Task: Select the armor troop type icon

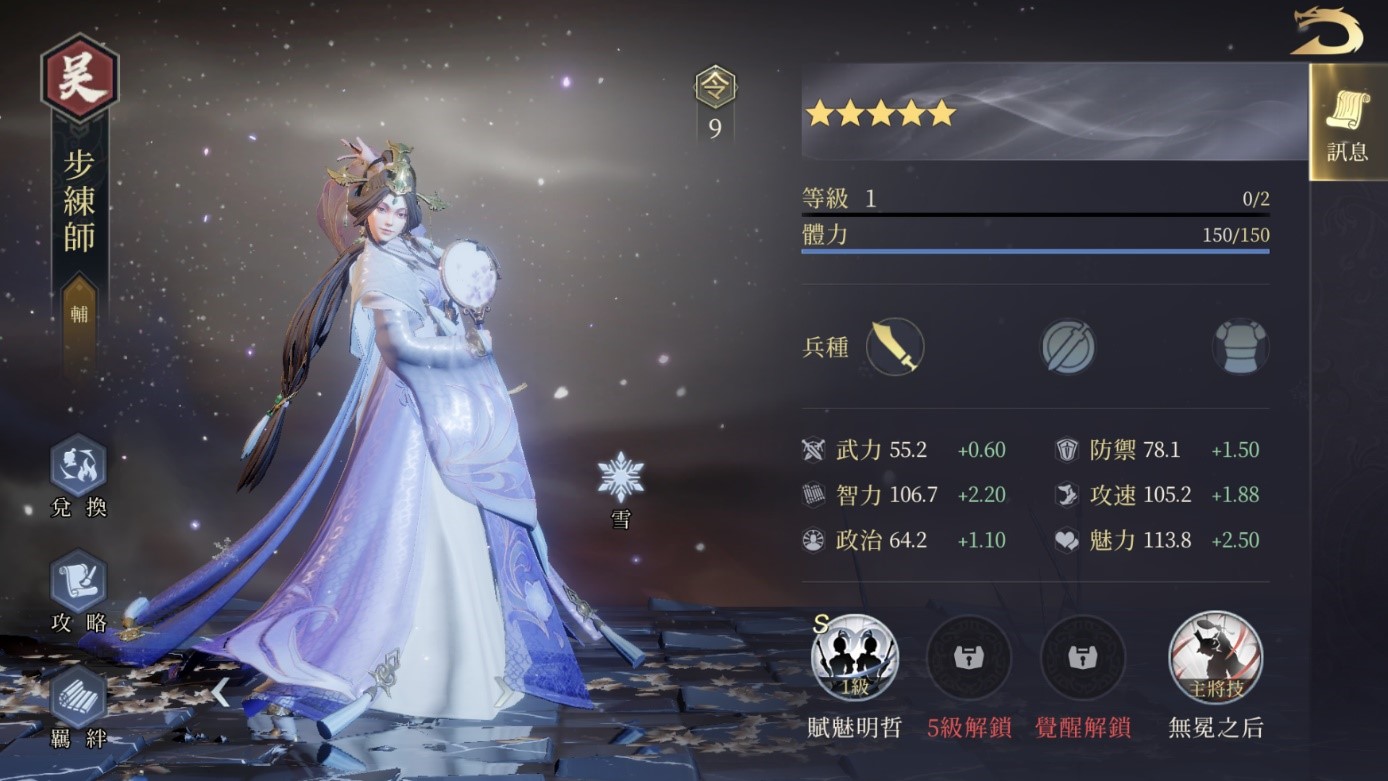Action: pyautogui.click(x=1240, y=348)
